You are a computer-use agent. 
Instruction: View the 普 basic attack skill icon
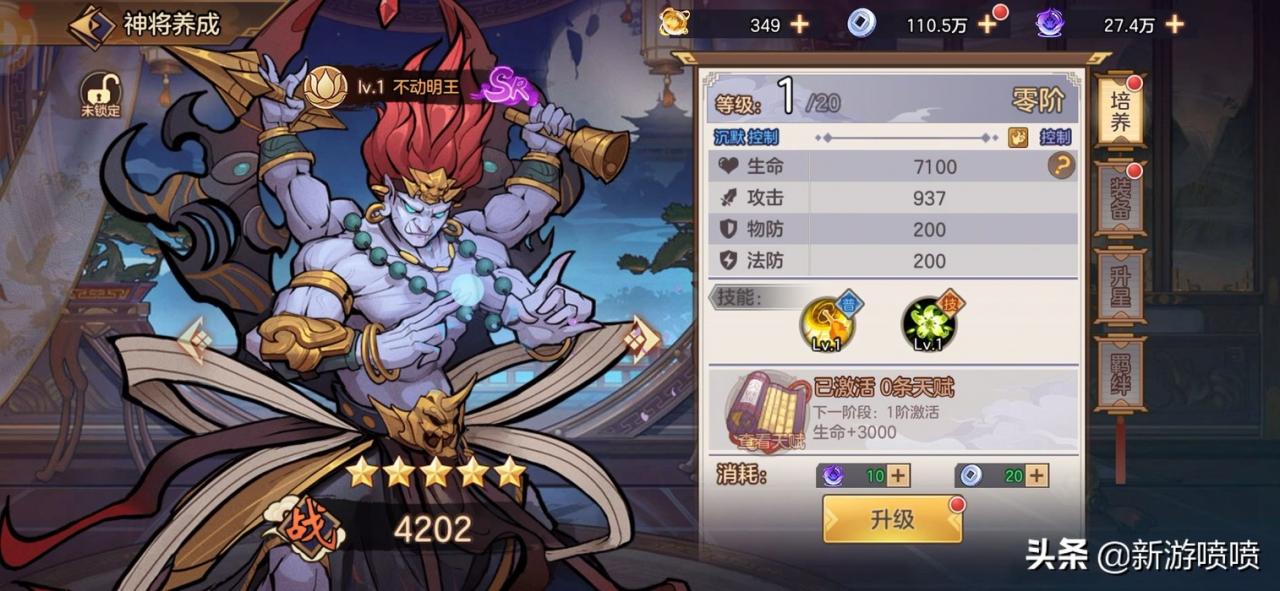827,322
